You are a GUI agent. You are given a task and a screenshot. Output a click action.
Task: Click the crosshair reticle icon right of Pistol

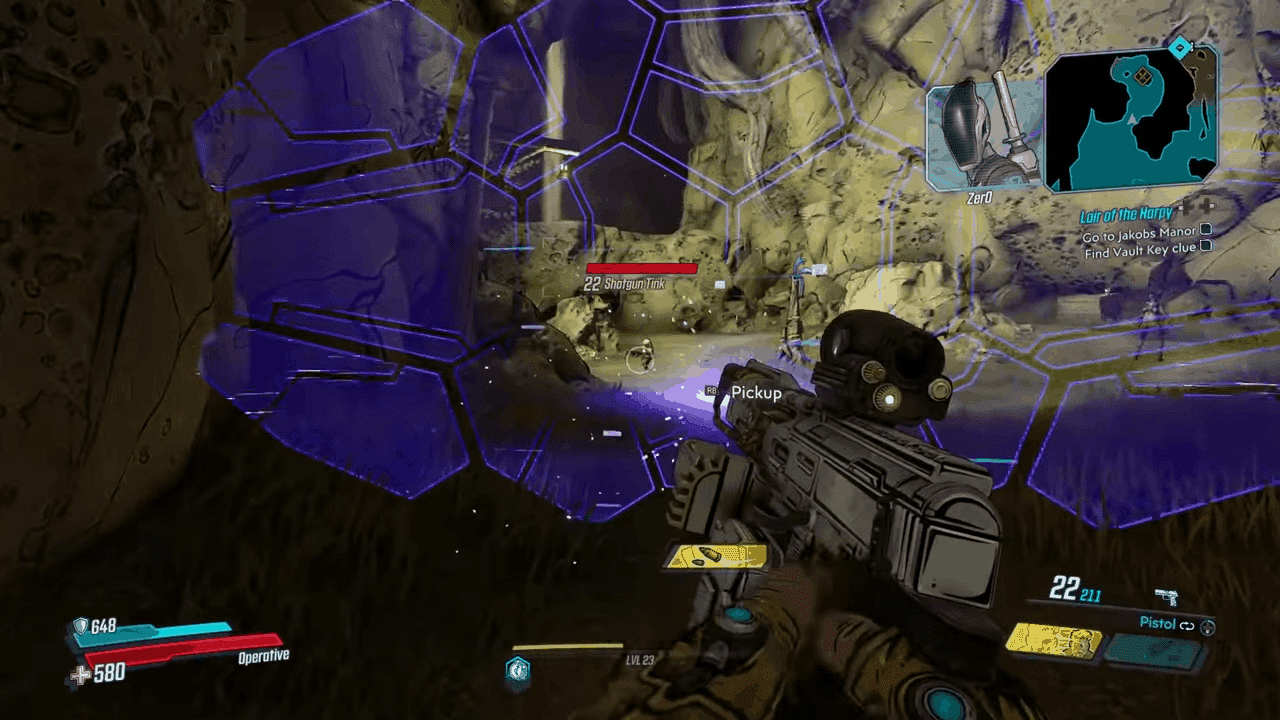[x=1209, y=626]
